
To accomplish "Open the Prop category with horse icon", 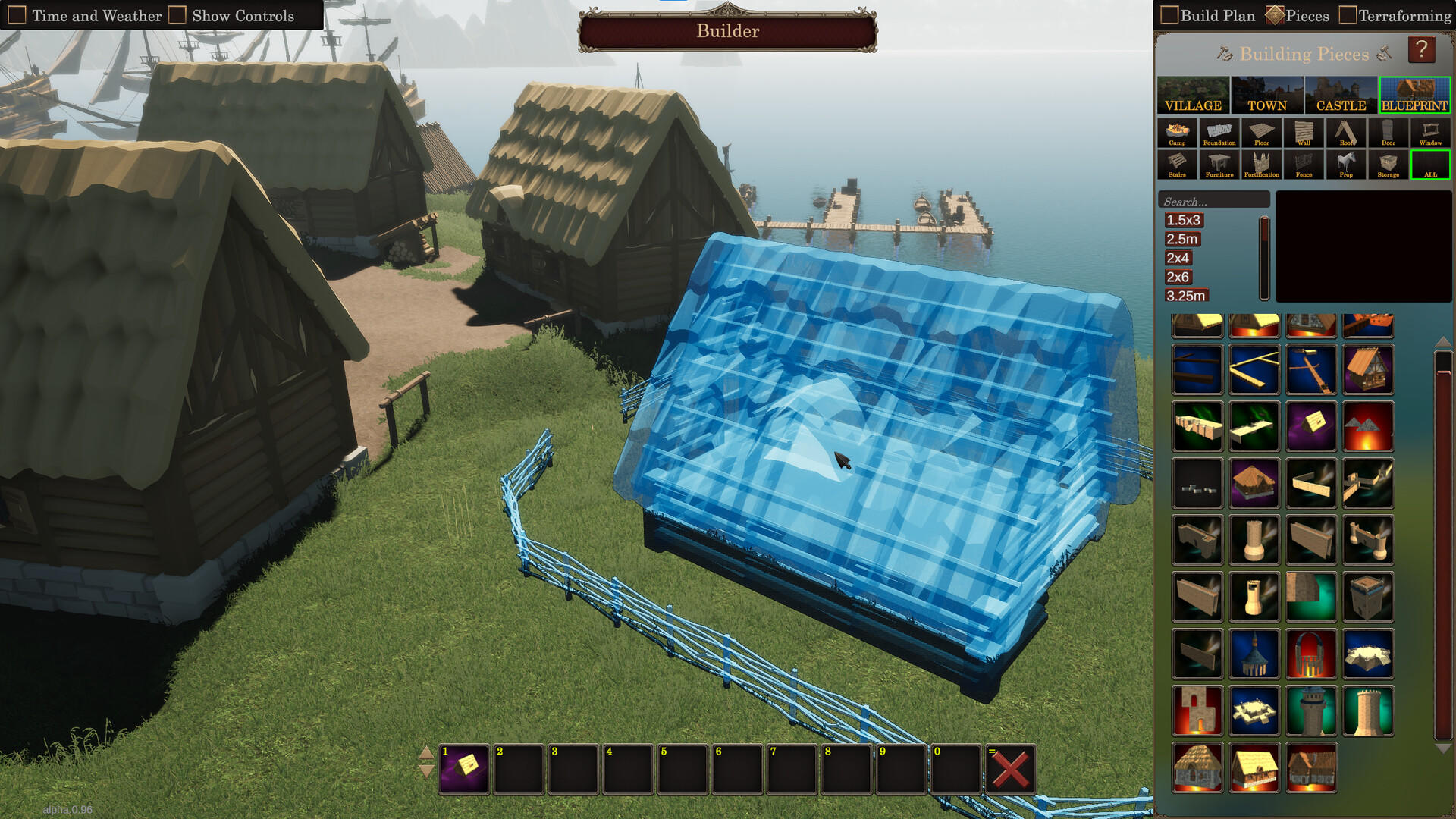I will [x=1347, y=165].
